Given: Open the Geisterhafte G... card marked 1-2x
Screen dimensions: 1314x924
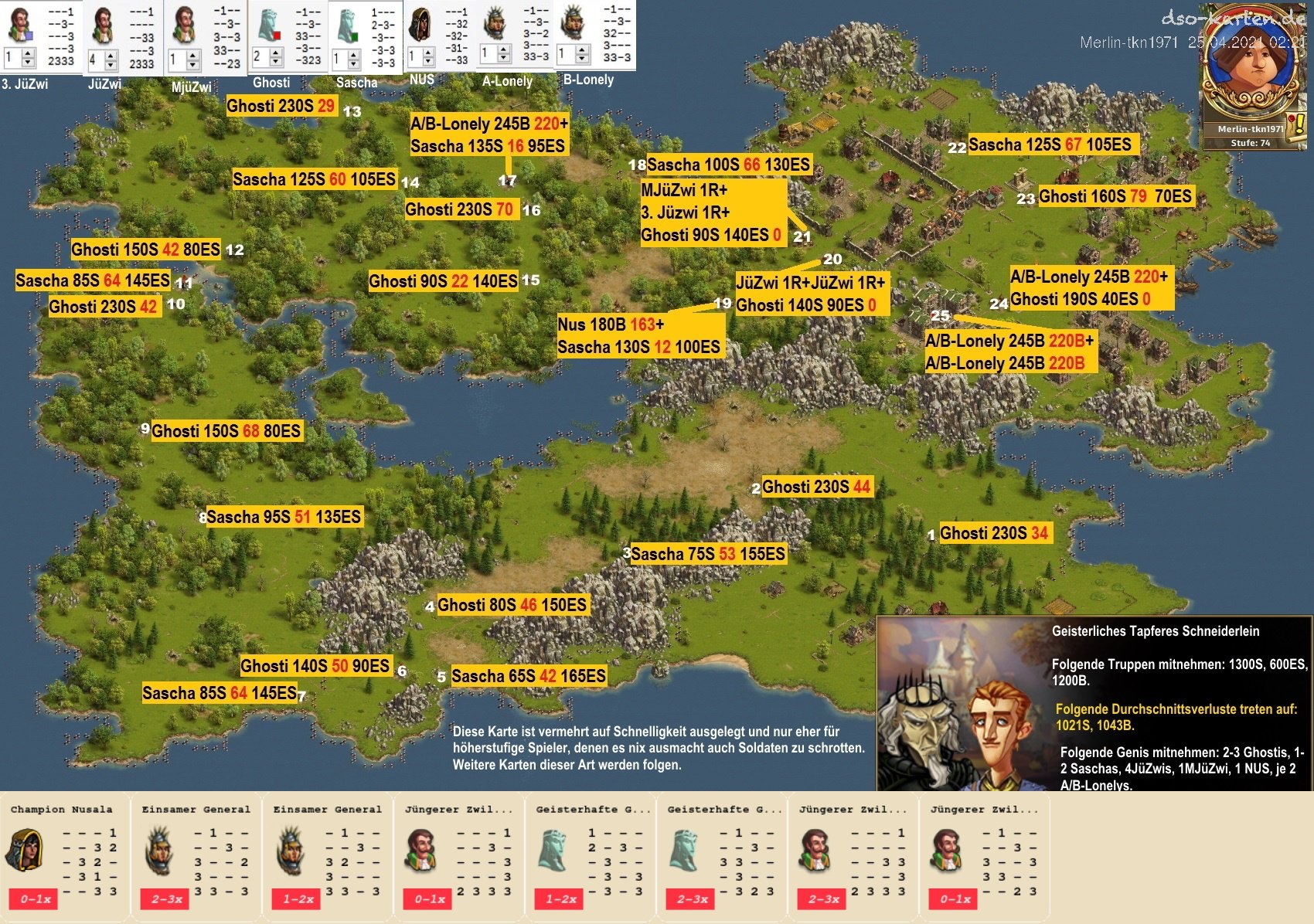Looking at the screenshot, I should 589,858.
